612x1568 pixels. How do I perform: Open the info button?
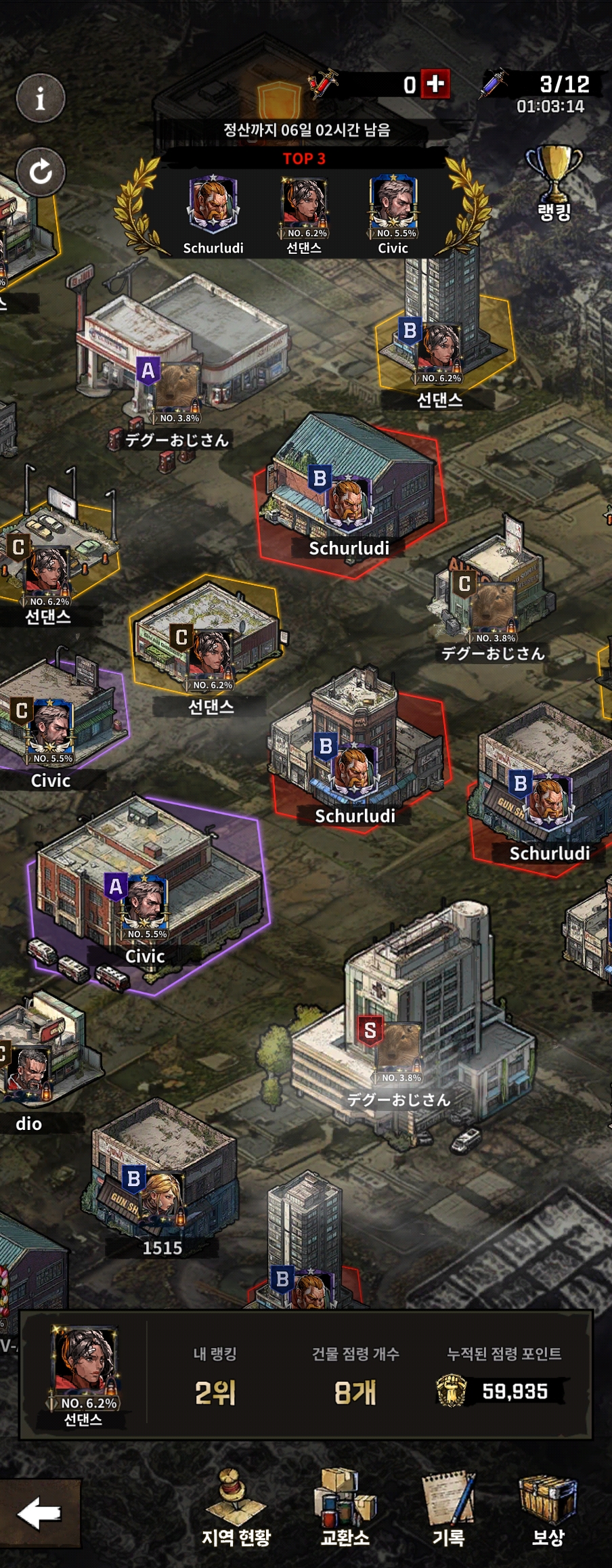tap(41, 98)
